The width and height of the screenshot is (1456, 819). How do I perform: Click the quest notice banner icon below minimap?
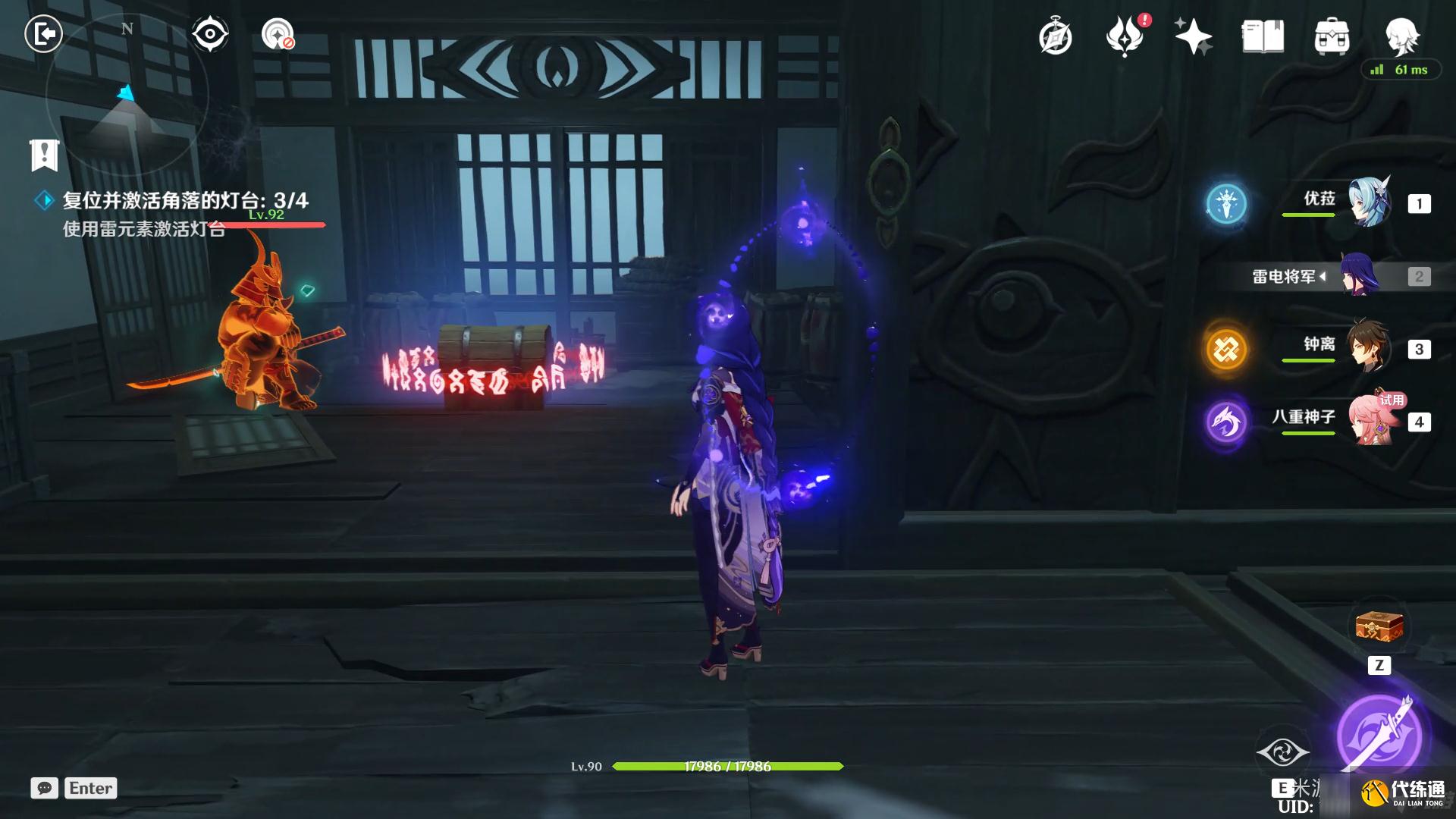[43, 155]
